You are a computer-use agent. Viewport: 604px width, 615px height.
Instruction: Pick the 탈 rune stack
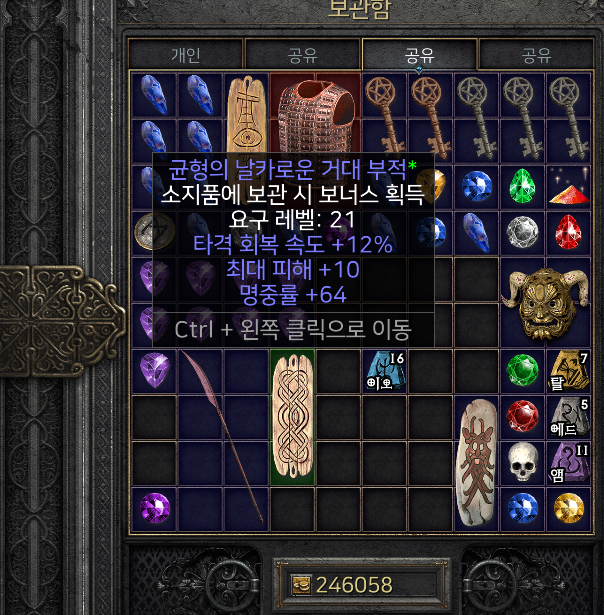pyautogui.click(x=567, y=371)
